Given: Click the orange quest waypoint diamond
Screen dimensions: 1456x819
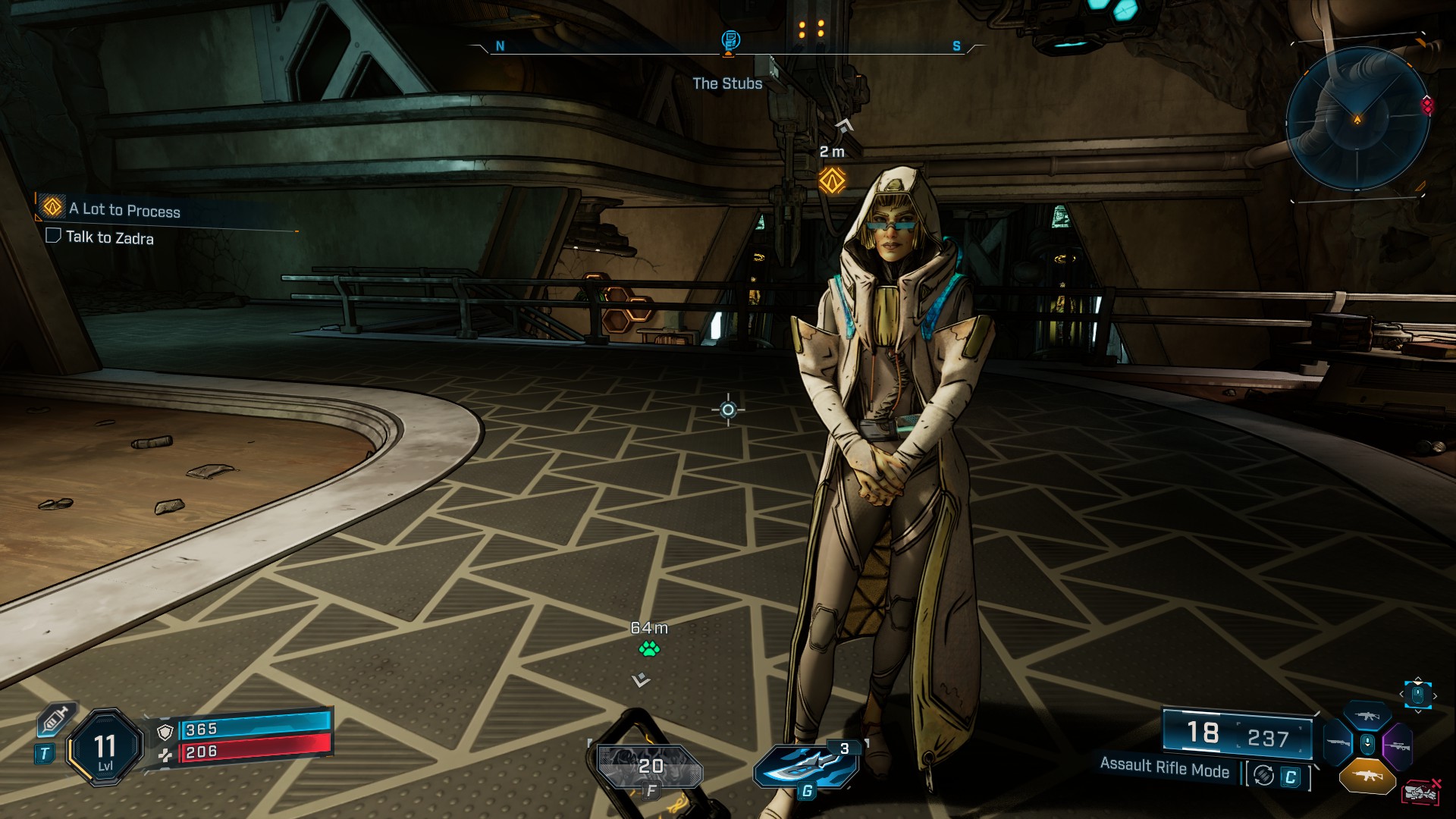Looking at the screenshot, I should (832, 180).
